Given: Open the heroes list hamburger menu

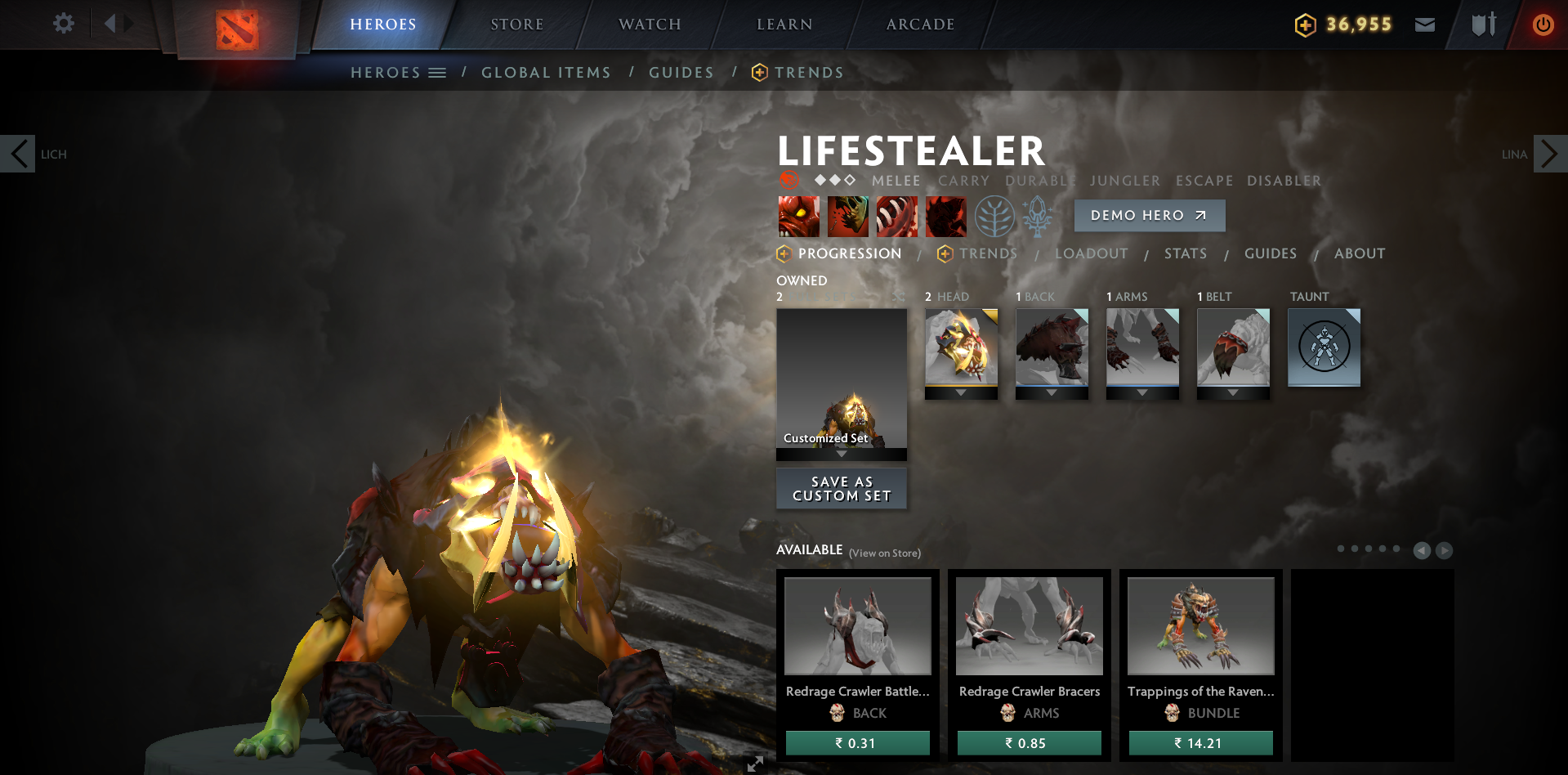Looking at the screenshot, I should tap(438, 72).
